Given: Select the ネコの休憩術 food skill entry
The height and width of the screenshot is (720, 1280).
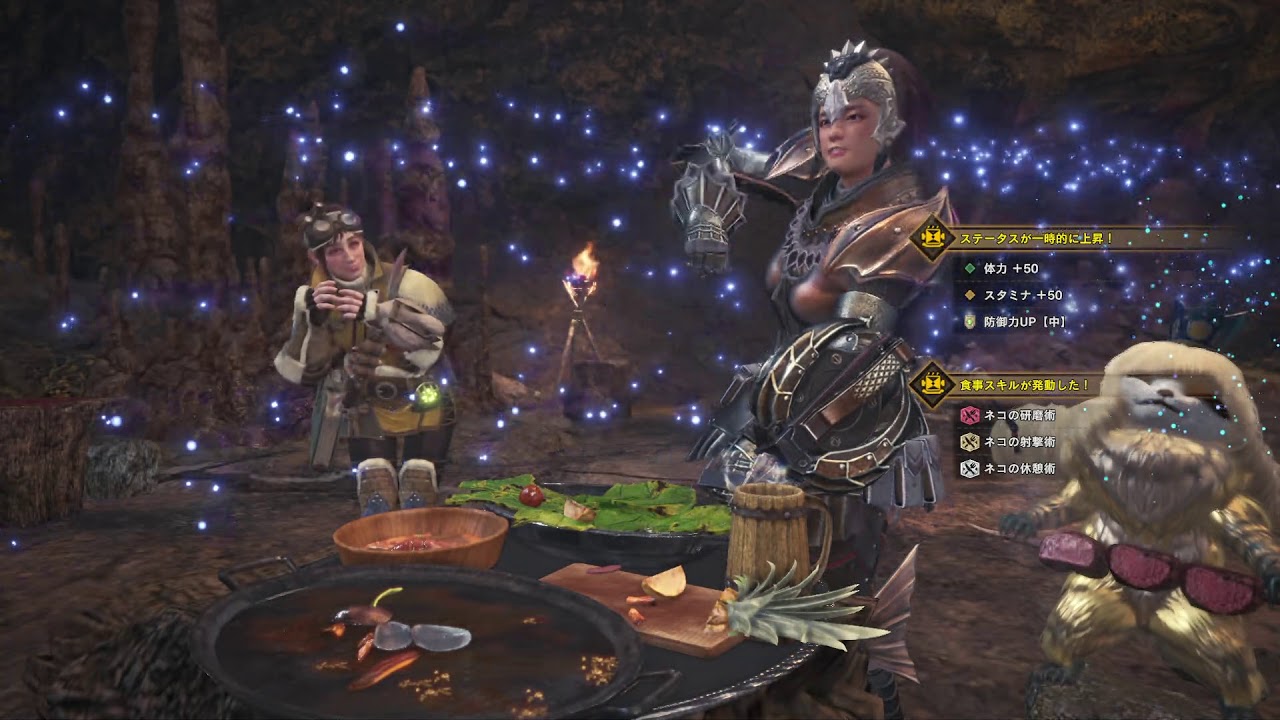Looking at the screenshot, I should 1008,468.
